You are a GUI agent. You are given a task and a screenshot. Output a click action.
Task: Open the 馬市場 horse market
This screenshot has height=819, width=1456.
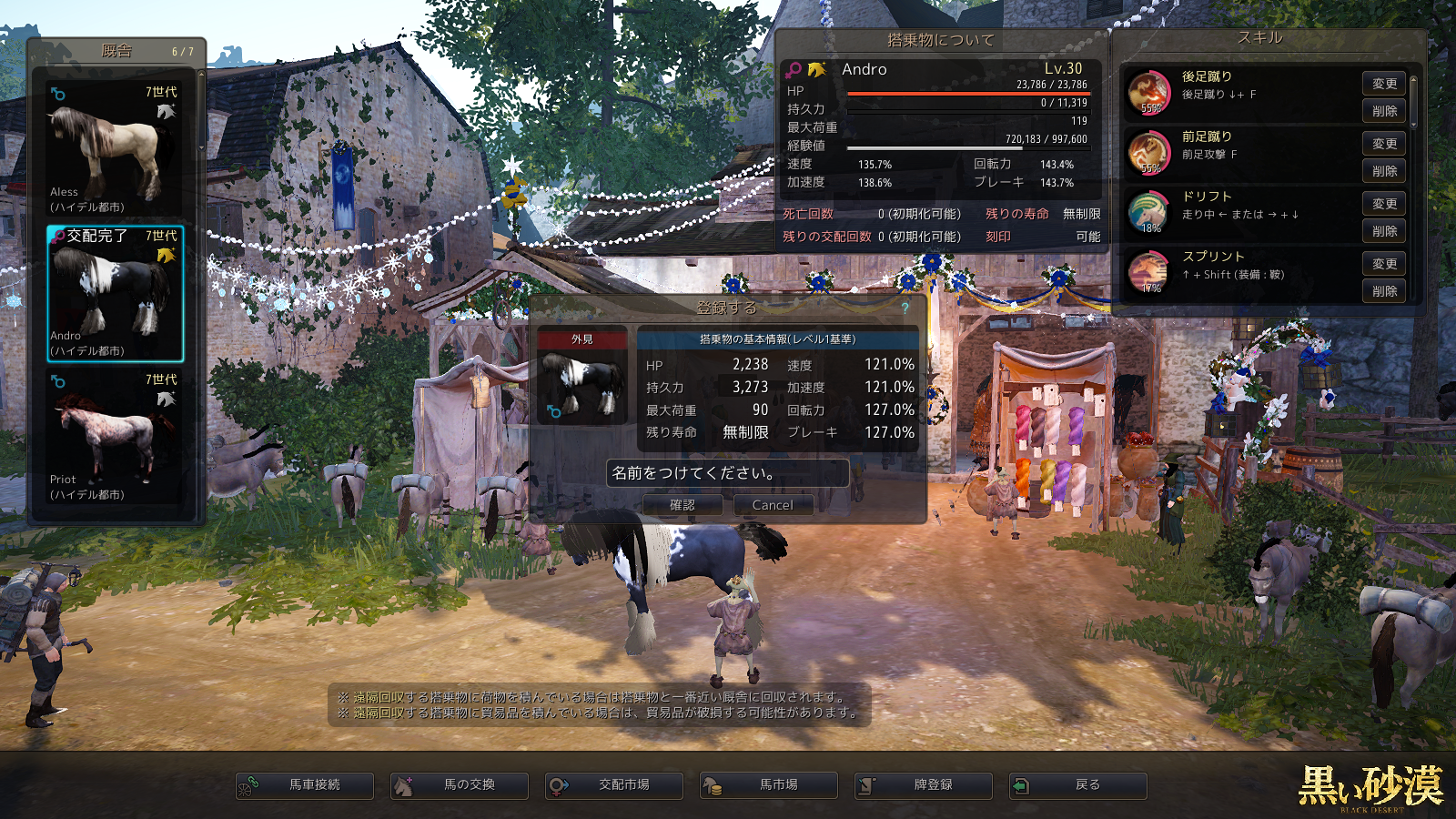pos(769,785)
